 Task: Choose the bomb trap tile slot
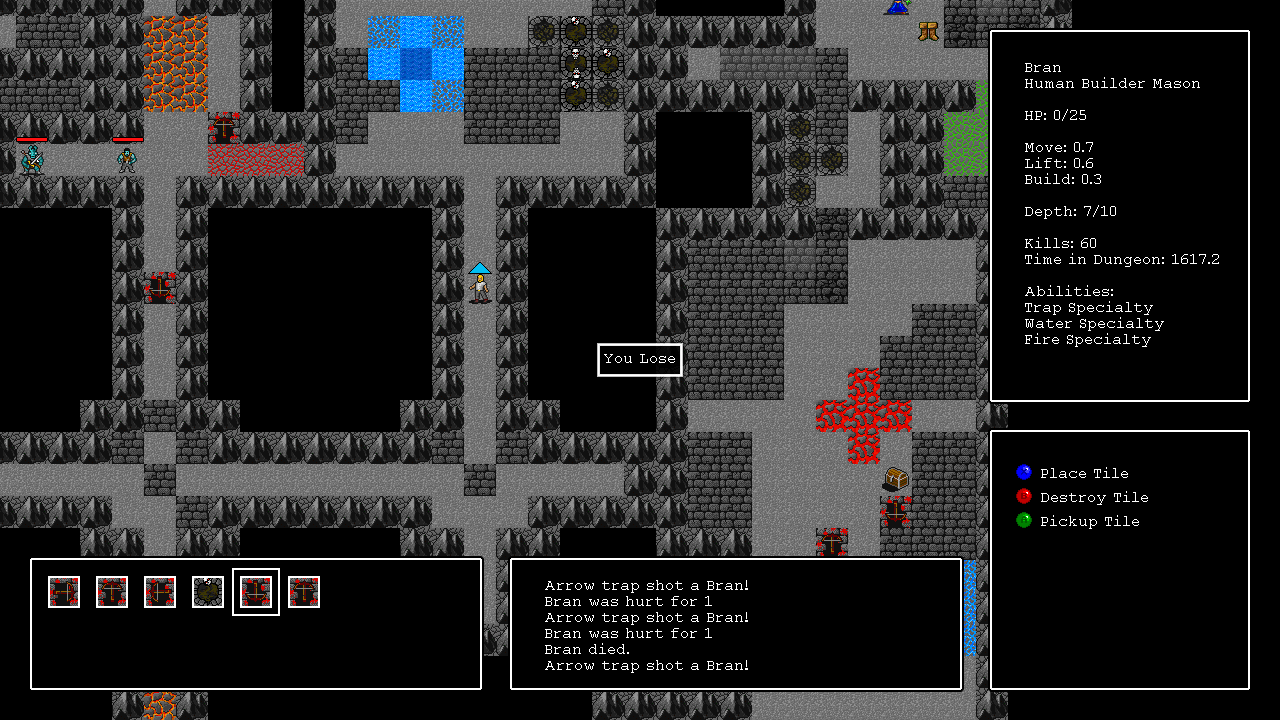pyautogui.click(x=208, y=592)
